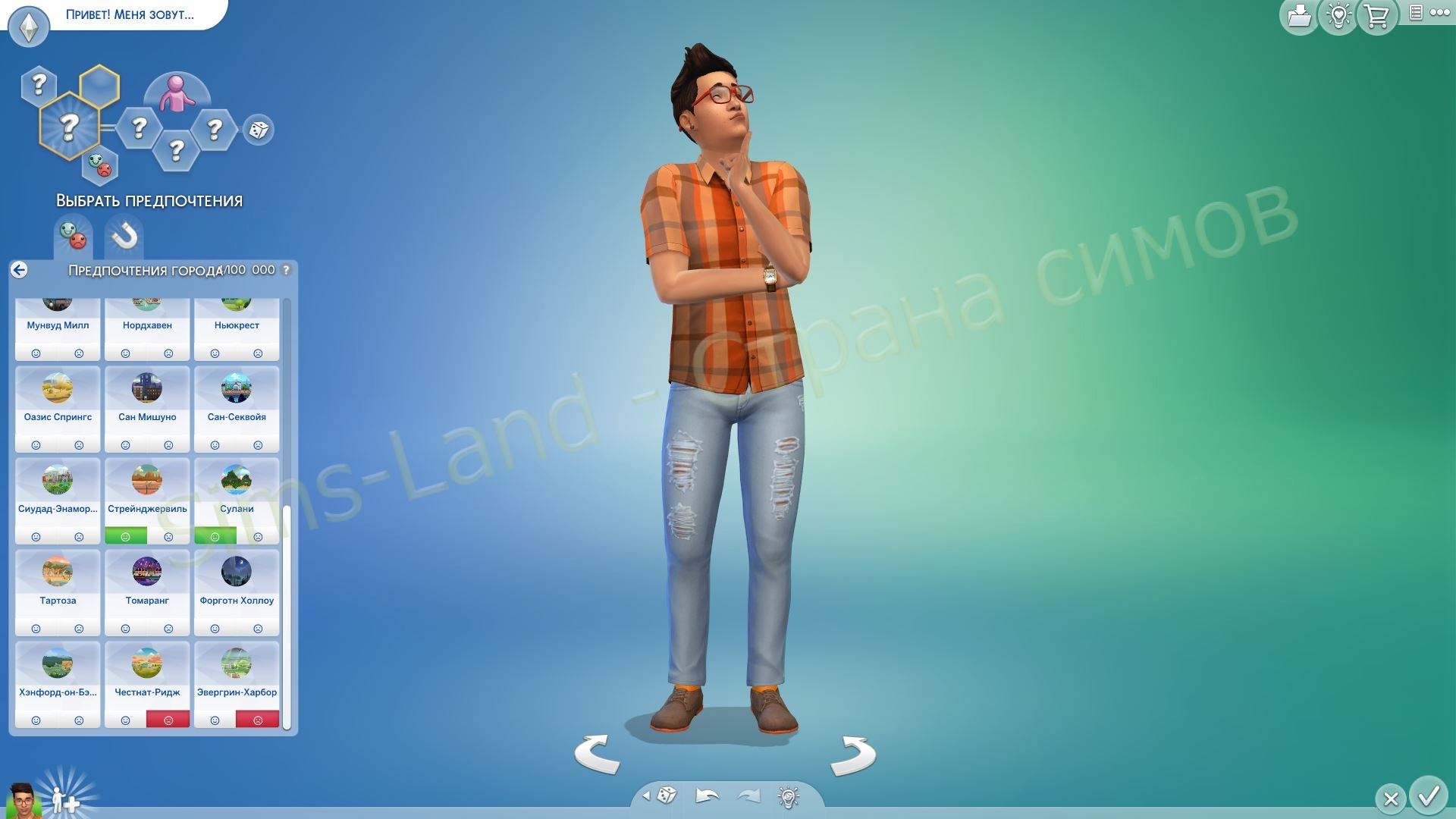
Task: Redo the change
Action: point(746,795)
